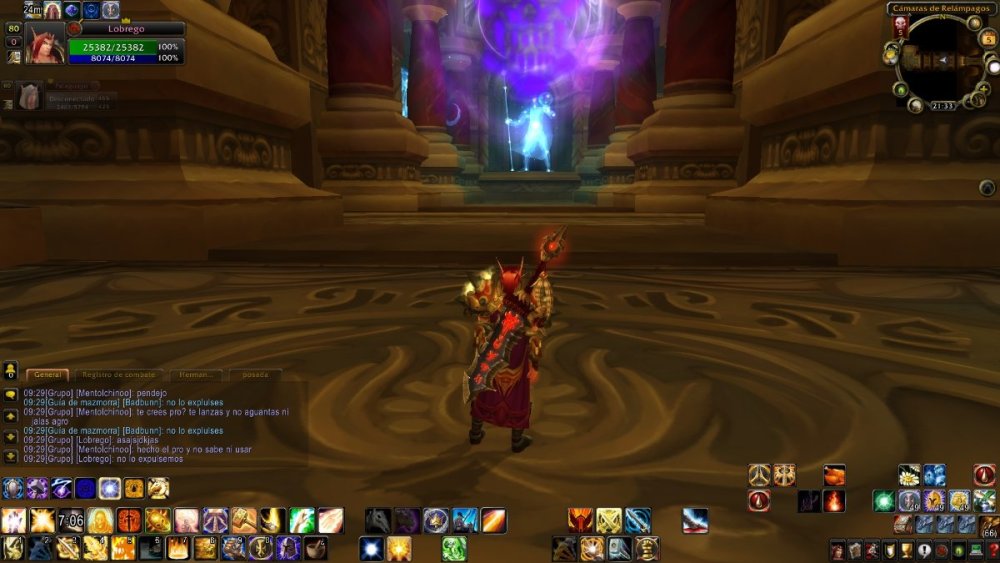The image size is (1000, 563).
Task: Use the ability showing 7:06 cooldown
Action: (x=71, y=520)
